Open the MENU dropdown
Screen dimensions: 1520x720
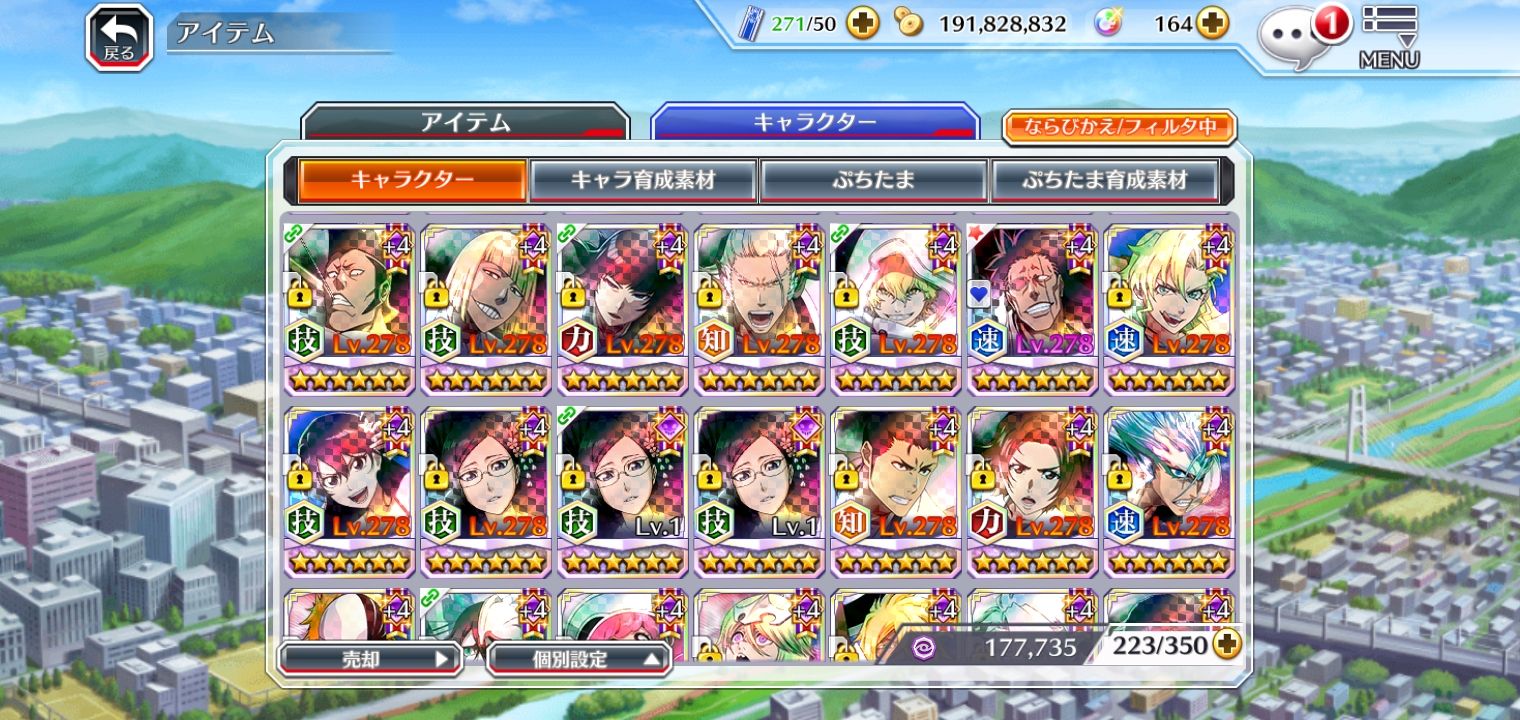1389,36
